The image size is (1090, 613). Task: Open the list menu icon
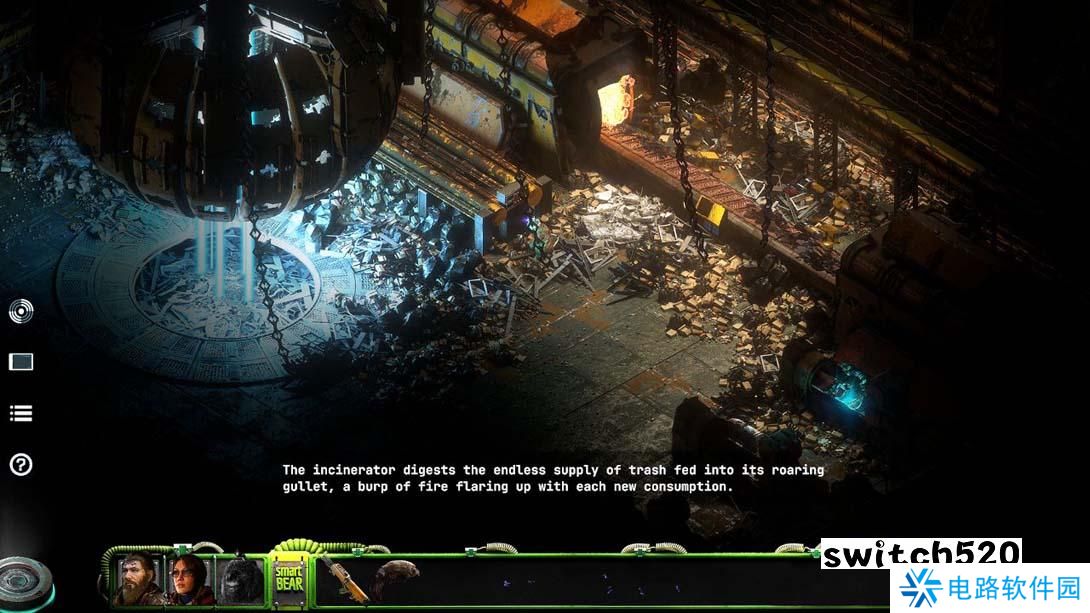pos(21,413)
